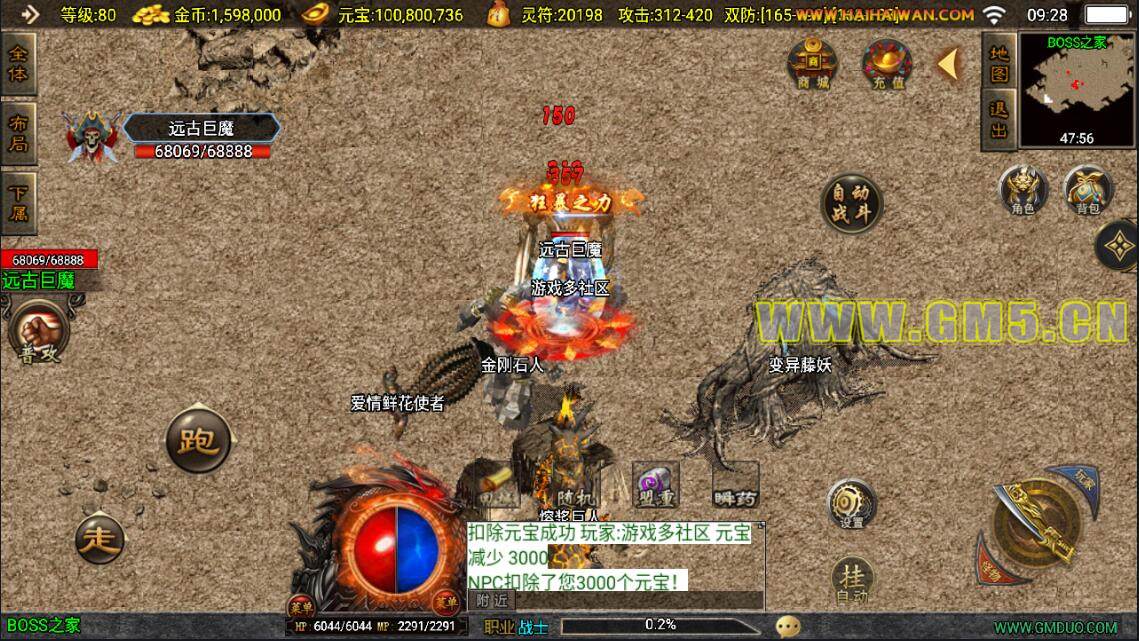Select the red 怪物 target wedge
Viewport: 1139px width, 641px height.
tap(993, 565)
